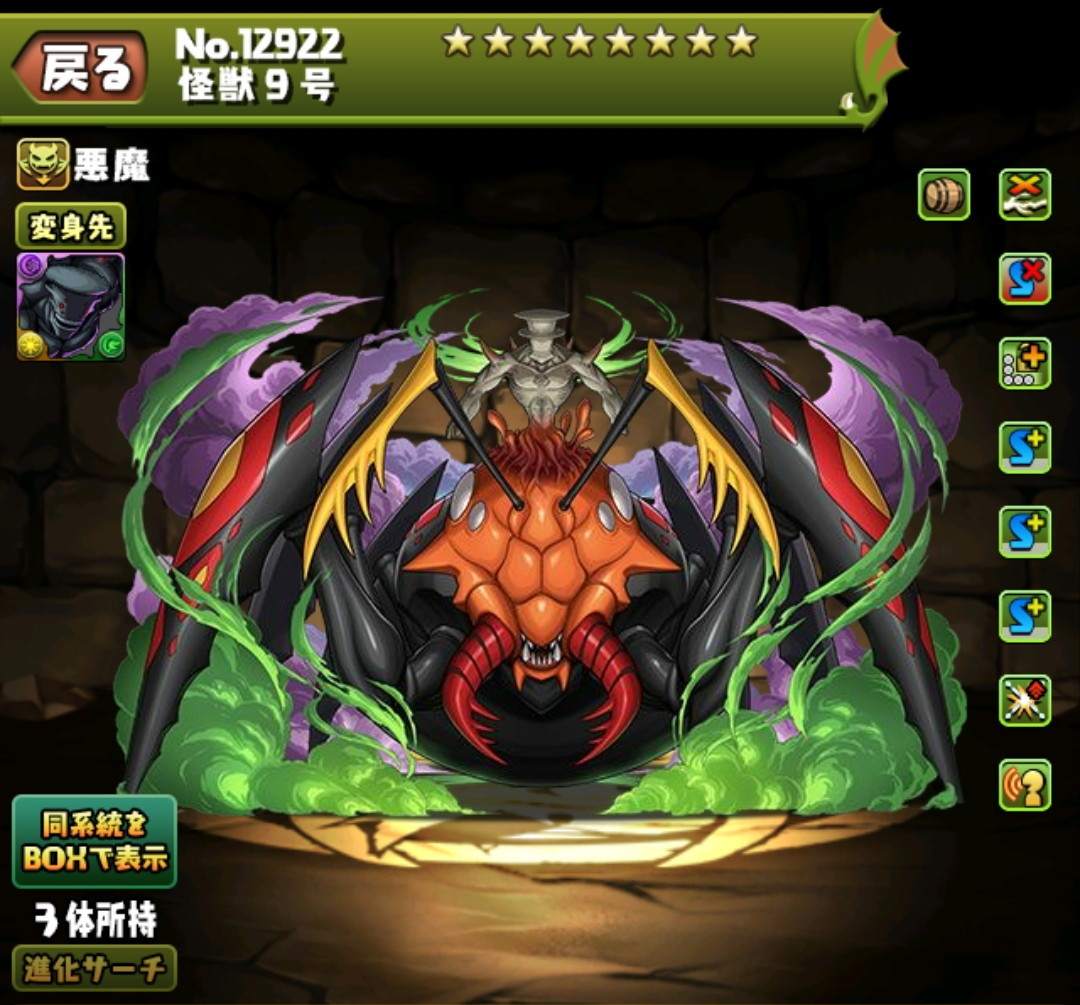1080x1005 pixels.
Task: Inspect the crossed-out cloud awakening icon
Action: (1025, 194)
